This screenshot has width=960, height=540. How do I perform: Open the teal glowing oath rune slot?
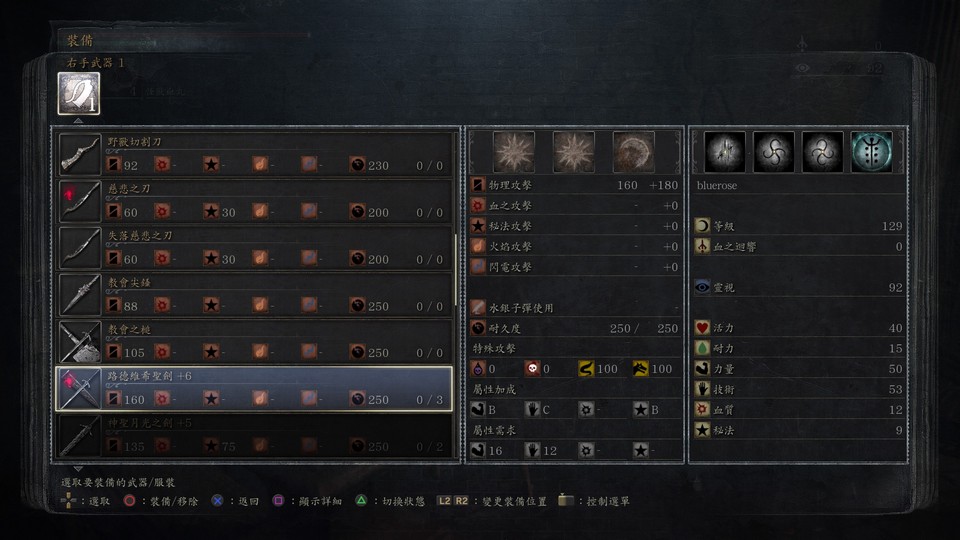[871, 152]
